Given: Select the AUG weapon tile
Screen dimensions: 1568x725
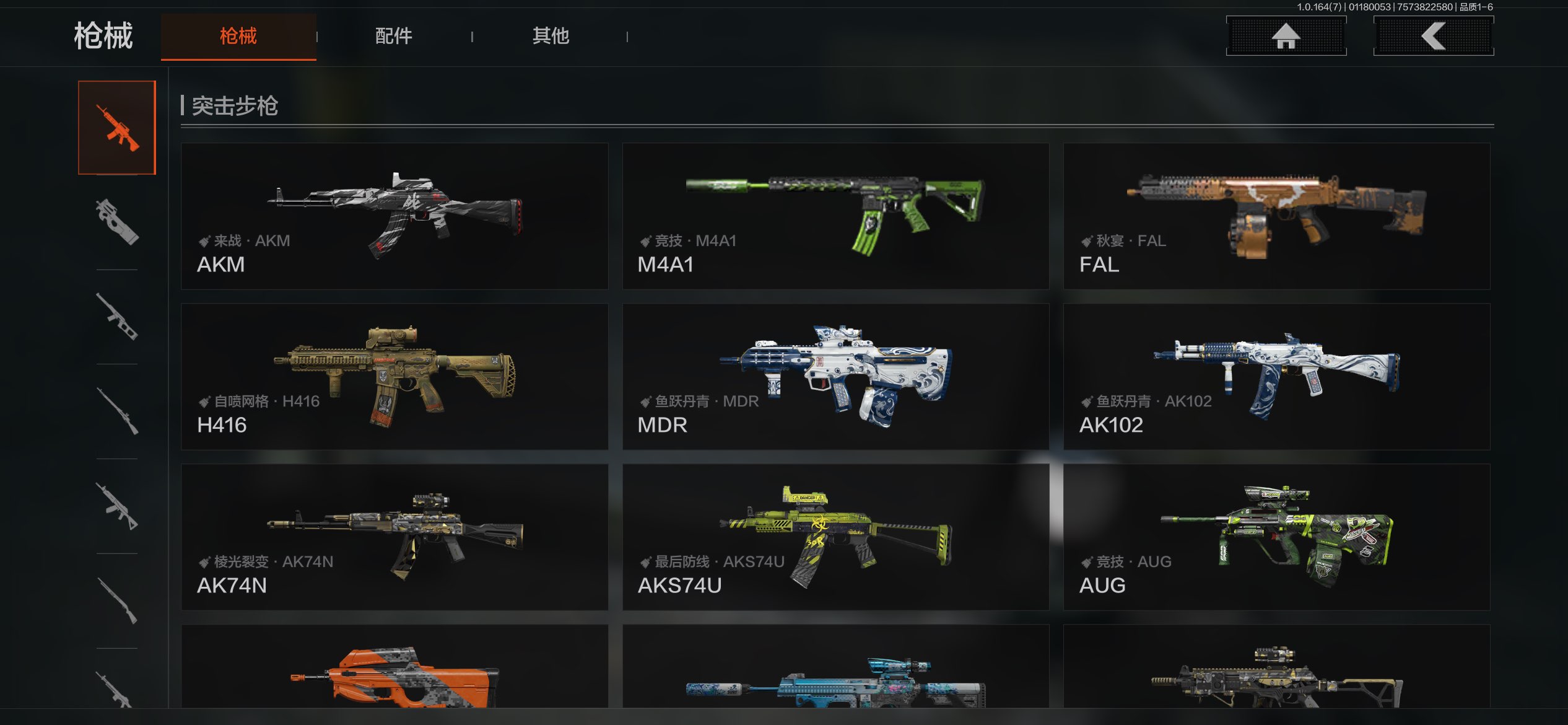Looking at the screenshot, I should coord(1276,537).
